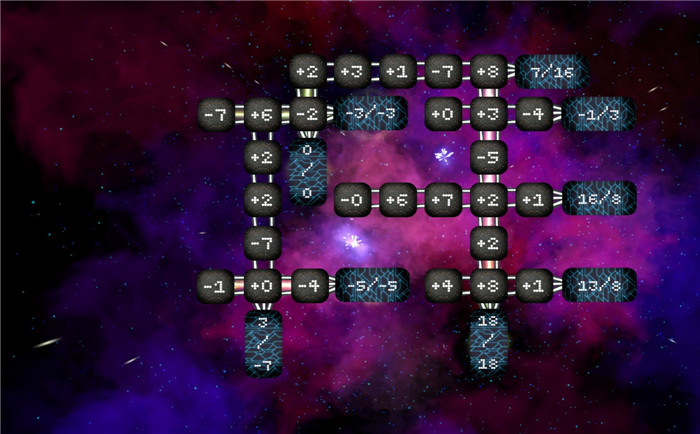This screenshot has width=700, height=434.
Task: Choose the +4 number tile
Action: coord(443,285)
